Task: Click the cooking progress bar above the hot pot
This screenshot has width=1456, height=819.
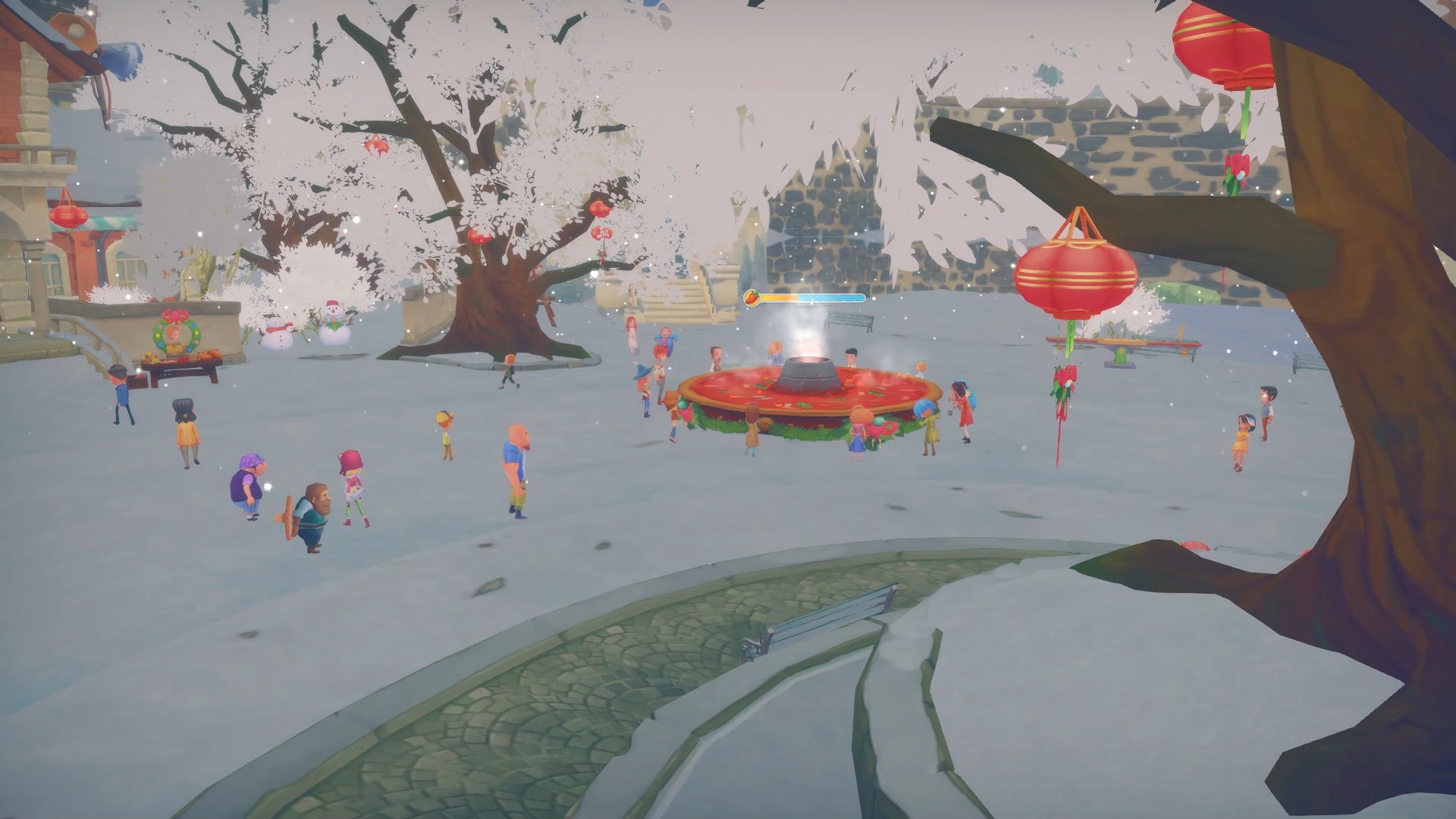Action: point(810,298)
